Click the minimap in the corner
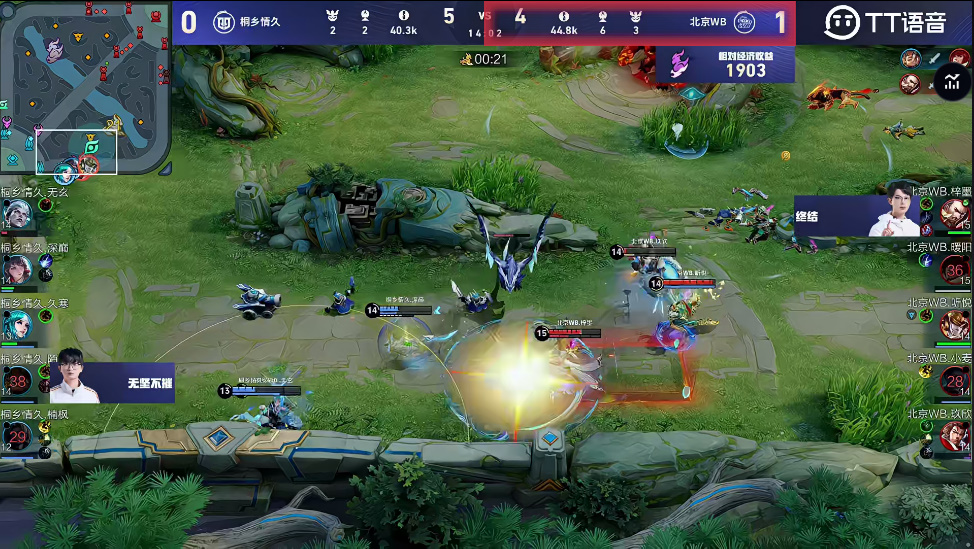Viewport: 974px width, 549px height. pos(85,88)
